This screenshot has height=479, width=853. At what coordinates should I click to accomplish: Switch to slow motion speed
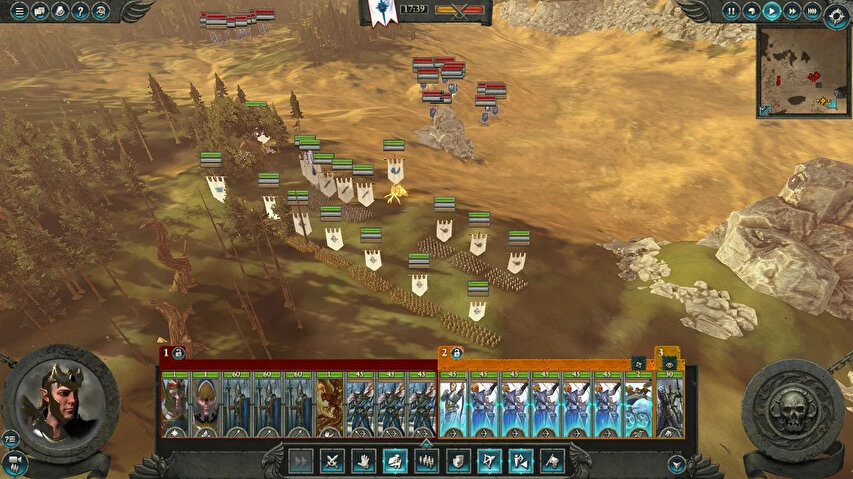click(x=751, y=11)
